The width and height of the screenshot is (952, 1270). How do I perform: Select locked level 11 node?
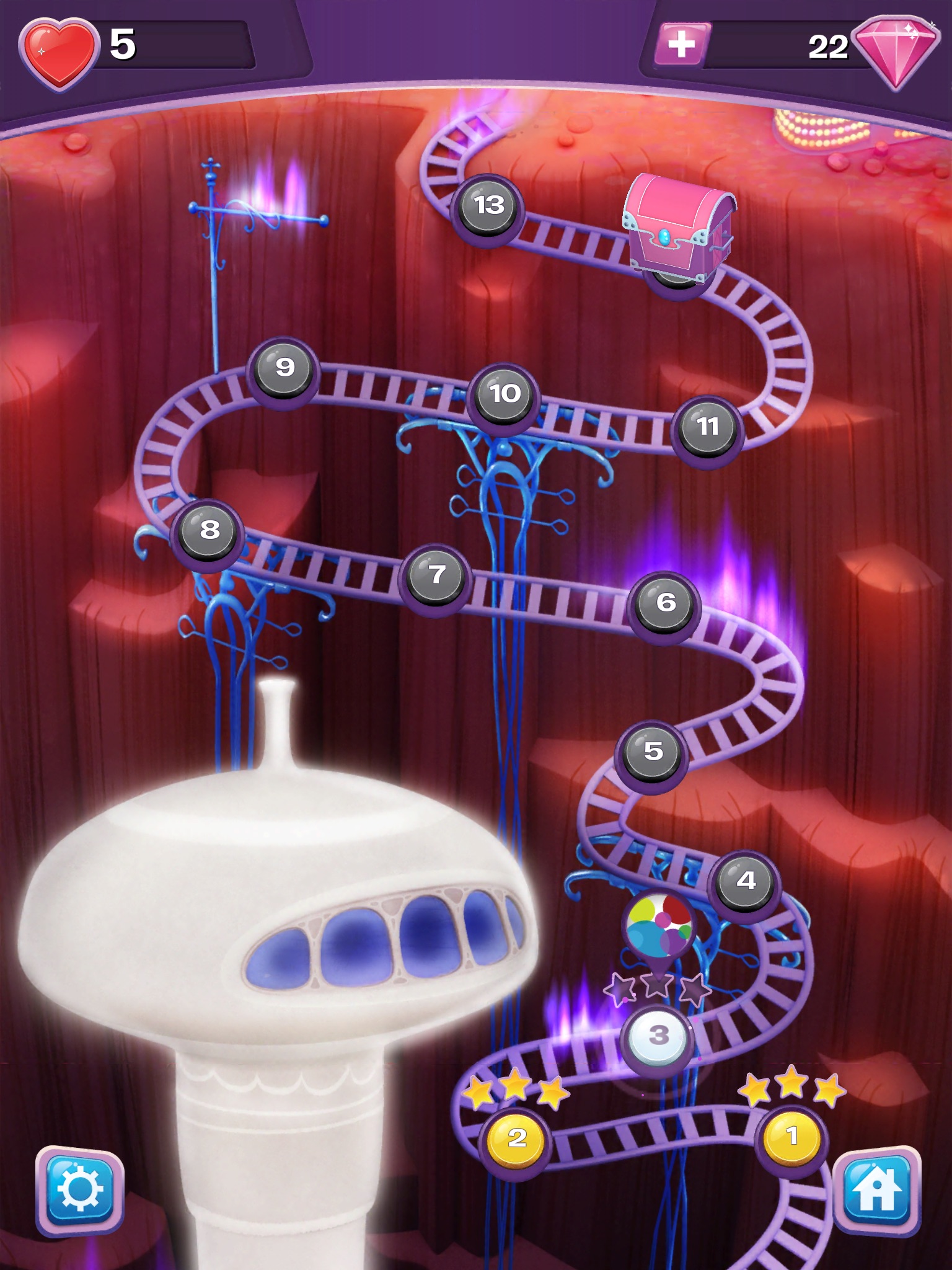click(x=707, y=427)
